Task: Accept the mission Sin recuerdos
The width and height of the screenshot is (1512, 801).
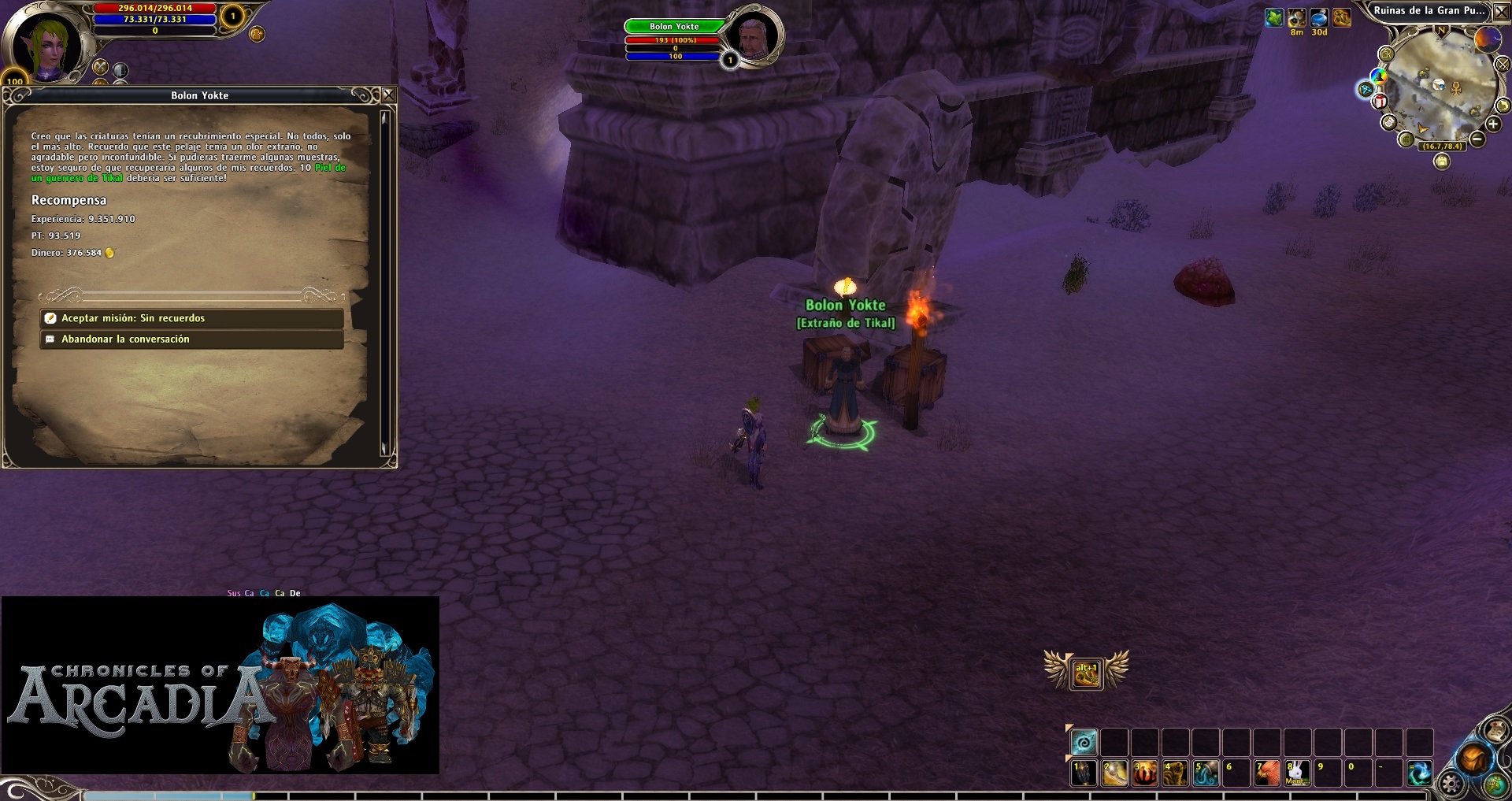Action: 191,318
